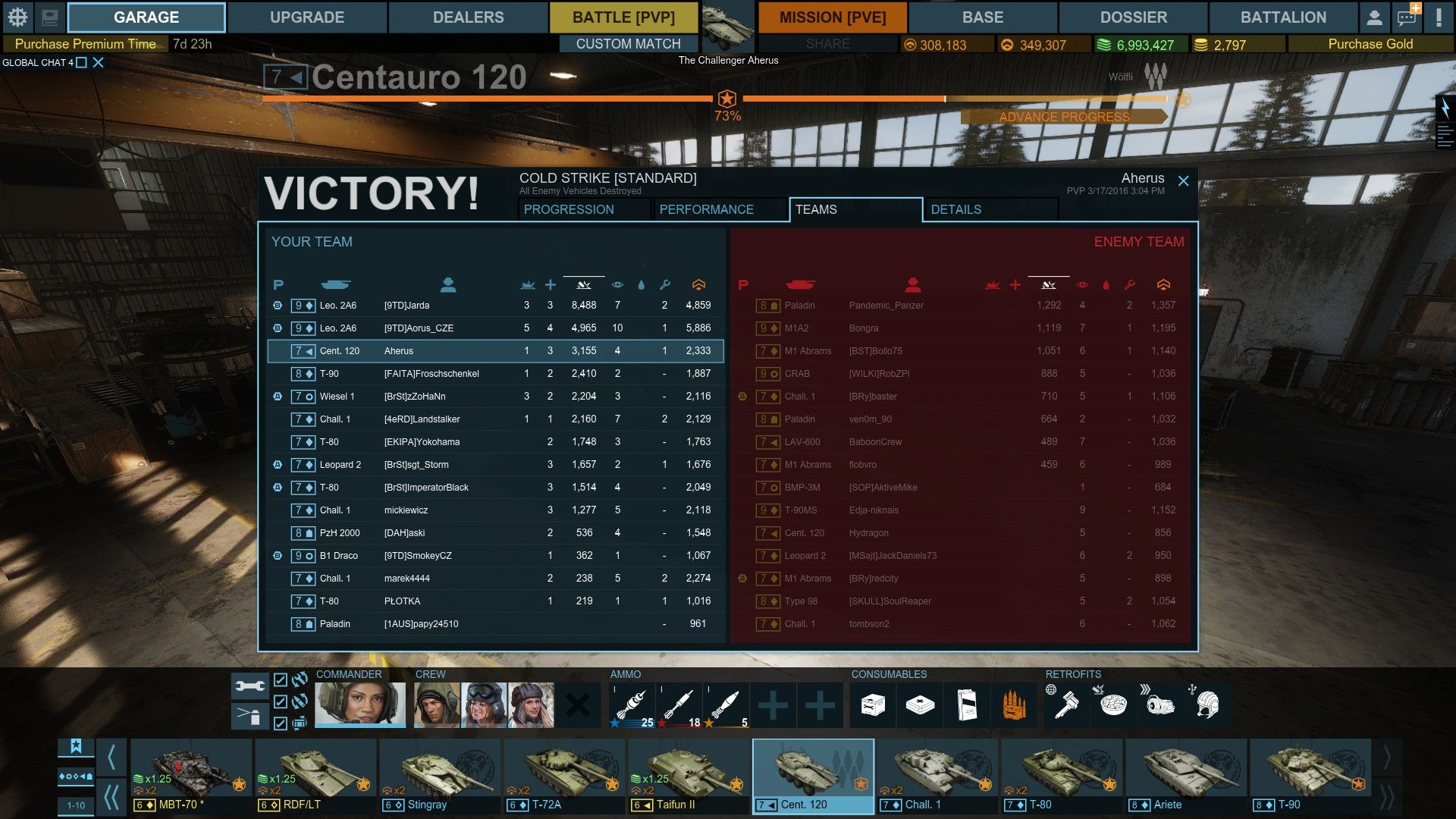Switch to the Progression tab
This screenshot has width=1456, height=819.
pos(569,209)
